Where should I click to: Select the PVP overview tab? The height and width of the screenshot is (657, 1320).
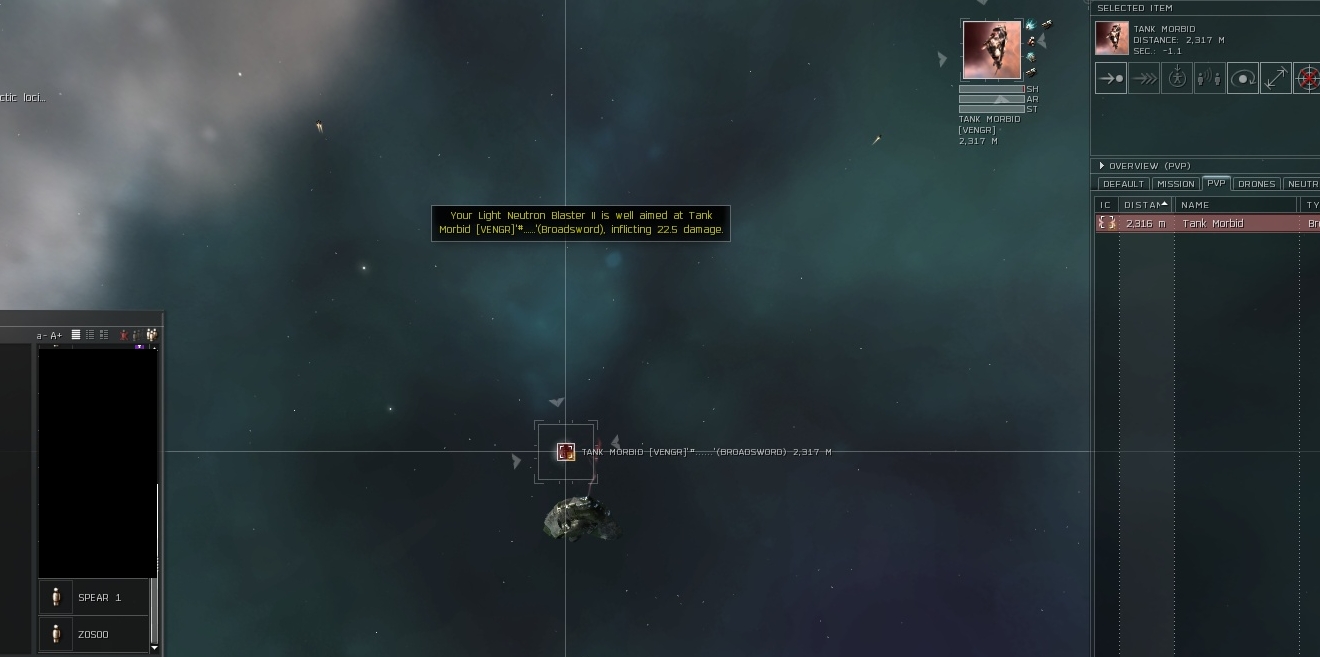pos(1216,184)
